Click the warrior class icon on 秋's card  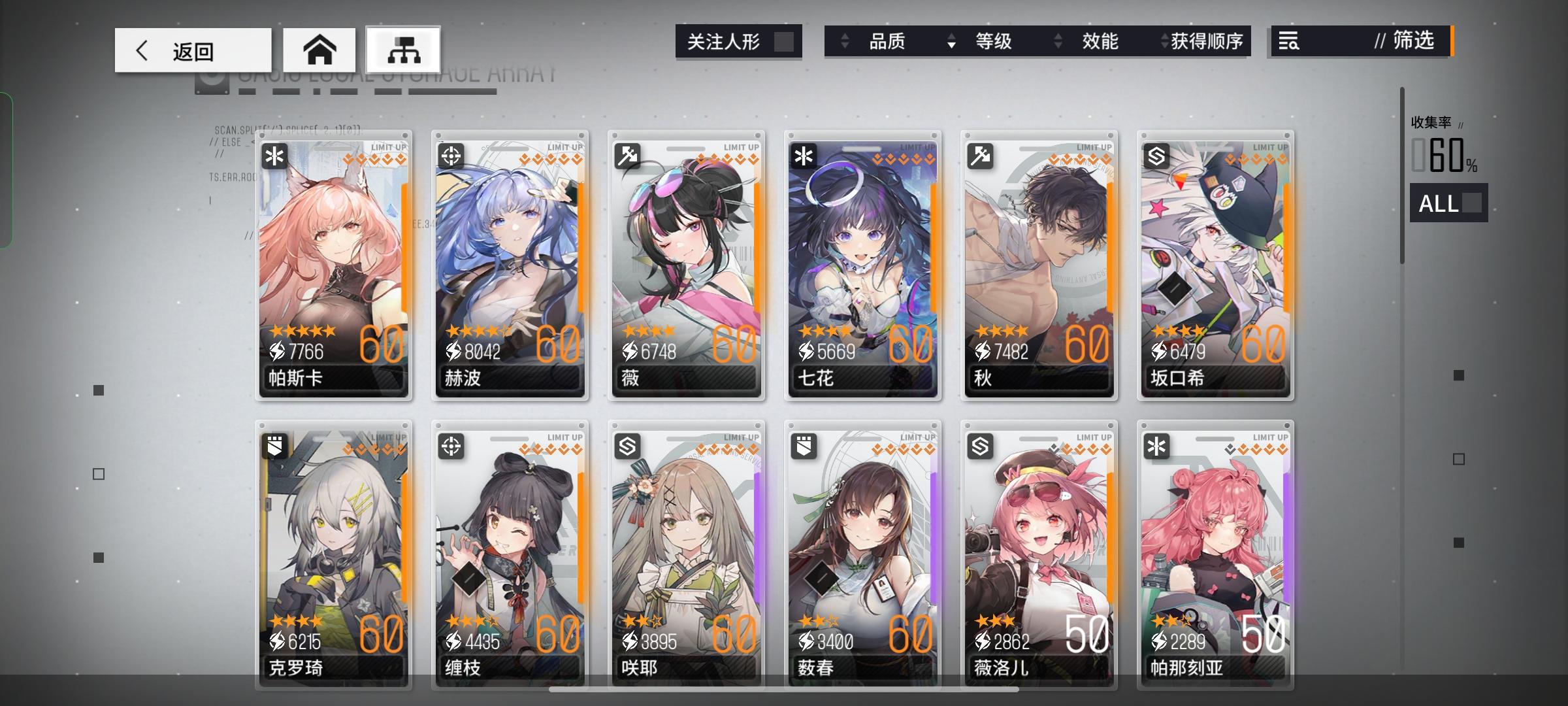click(979, 156)
